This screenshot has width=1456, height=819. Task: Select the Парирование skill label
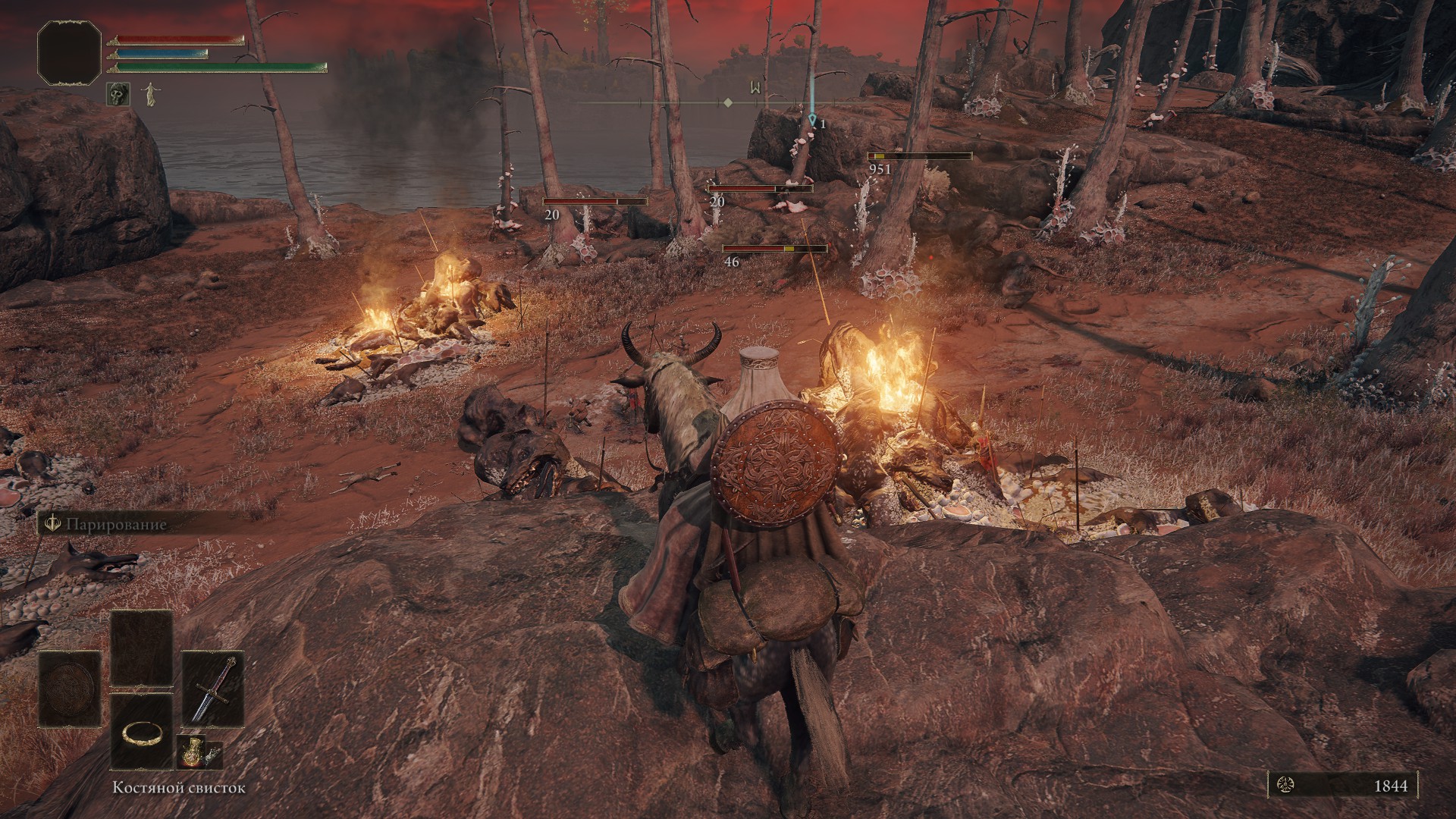pos(114,525)
